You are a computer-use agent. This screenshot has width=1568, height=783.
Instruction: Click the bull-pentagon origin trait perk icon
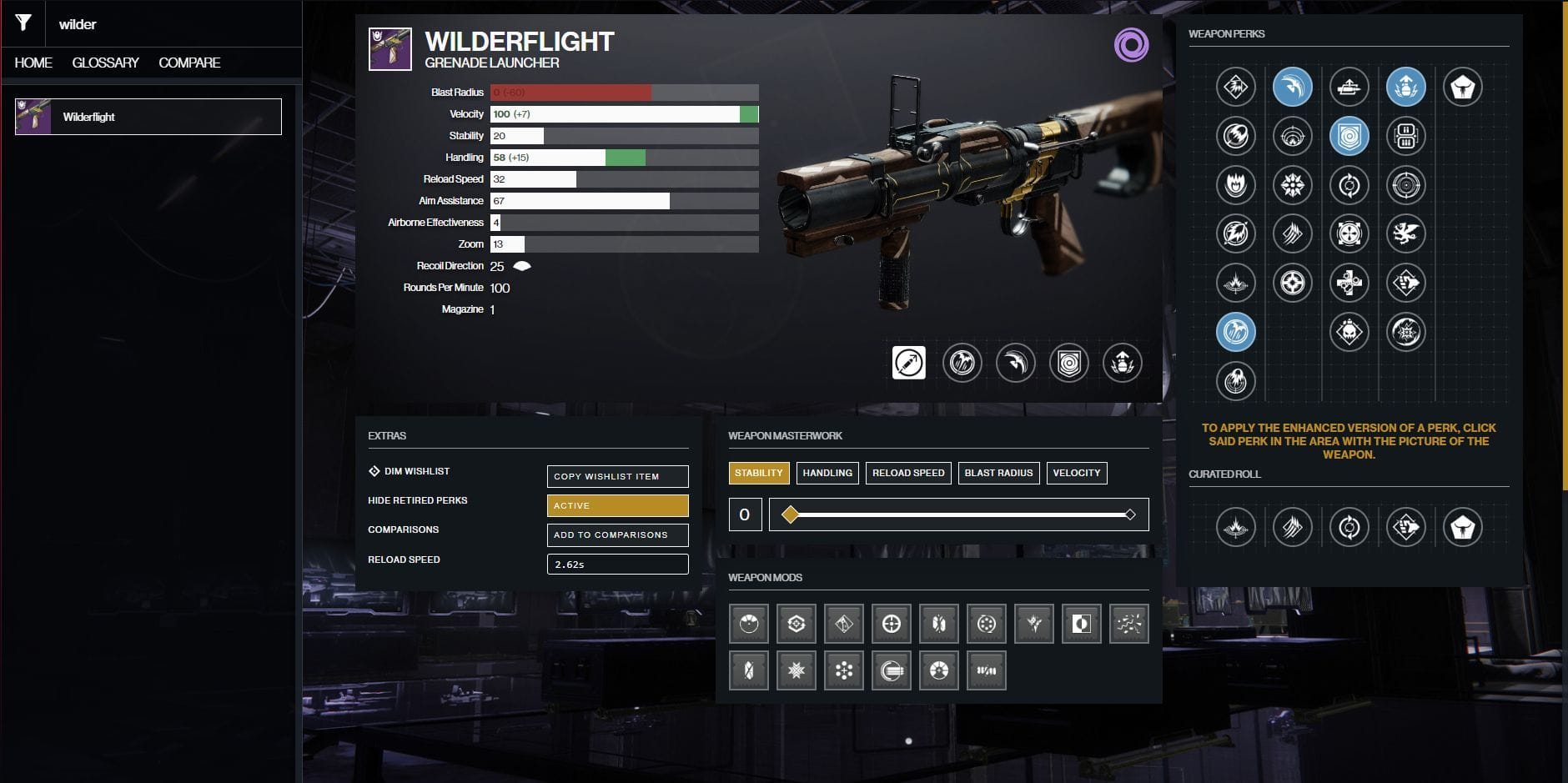click(1465, 87)
